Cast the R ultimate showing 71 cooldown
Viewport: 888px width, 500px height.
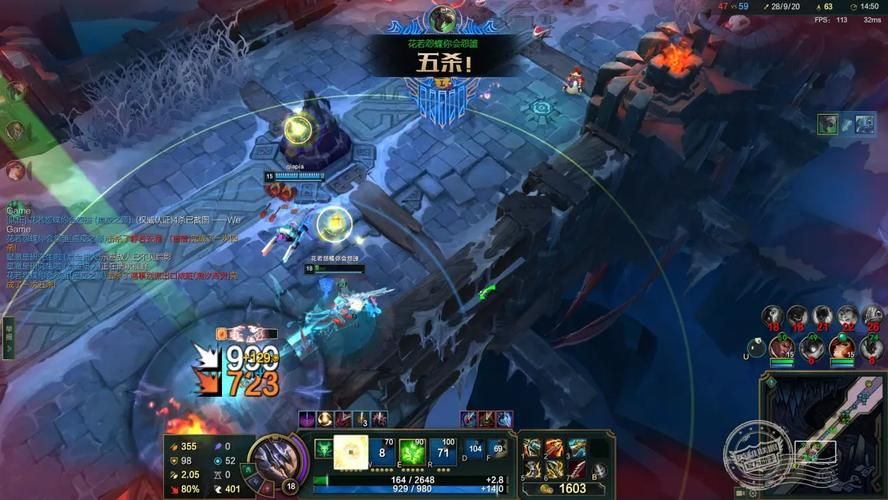[444, 451]
